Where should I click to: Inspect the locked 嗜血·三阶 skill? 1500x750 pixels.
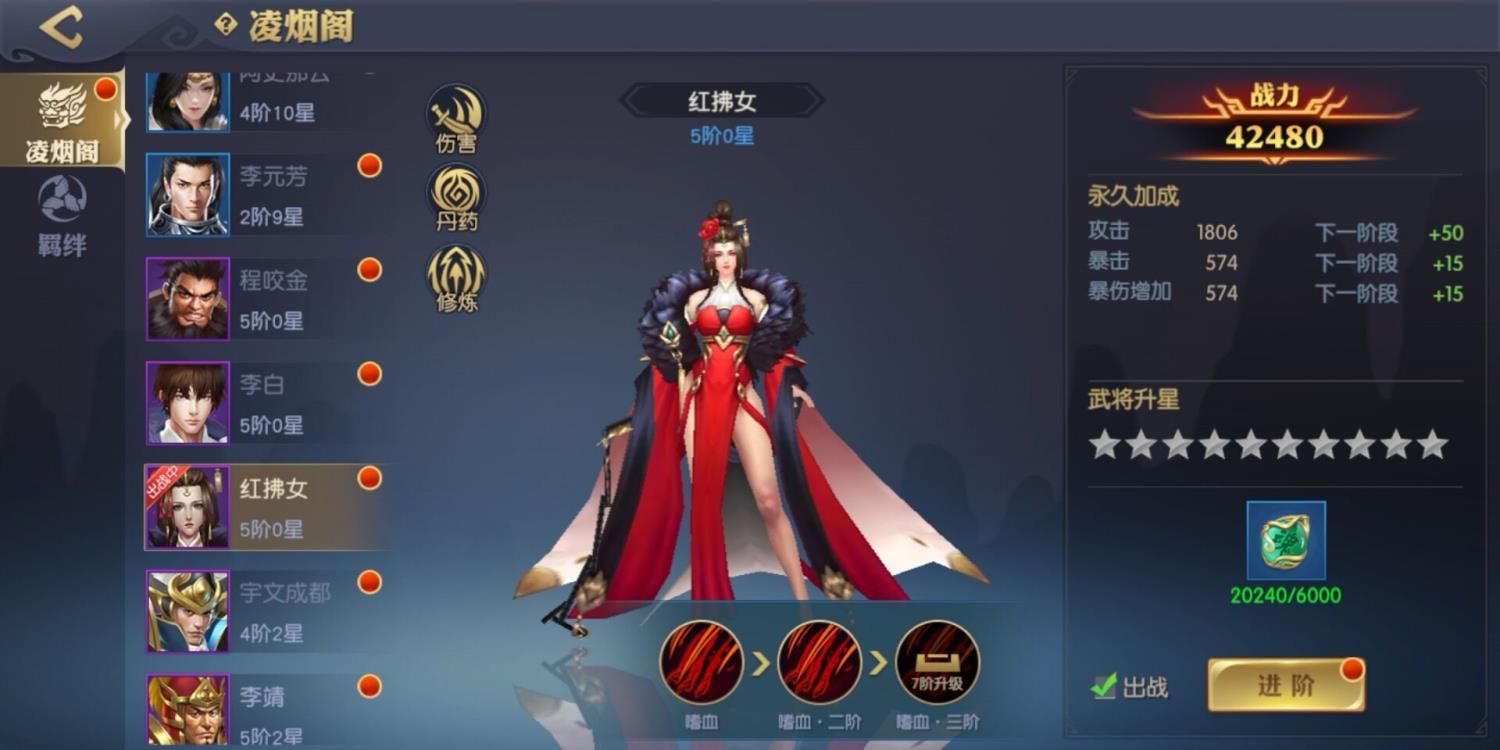tap(937, 662)
